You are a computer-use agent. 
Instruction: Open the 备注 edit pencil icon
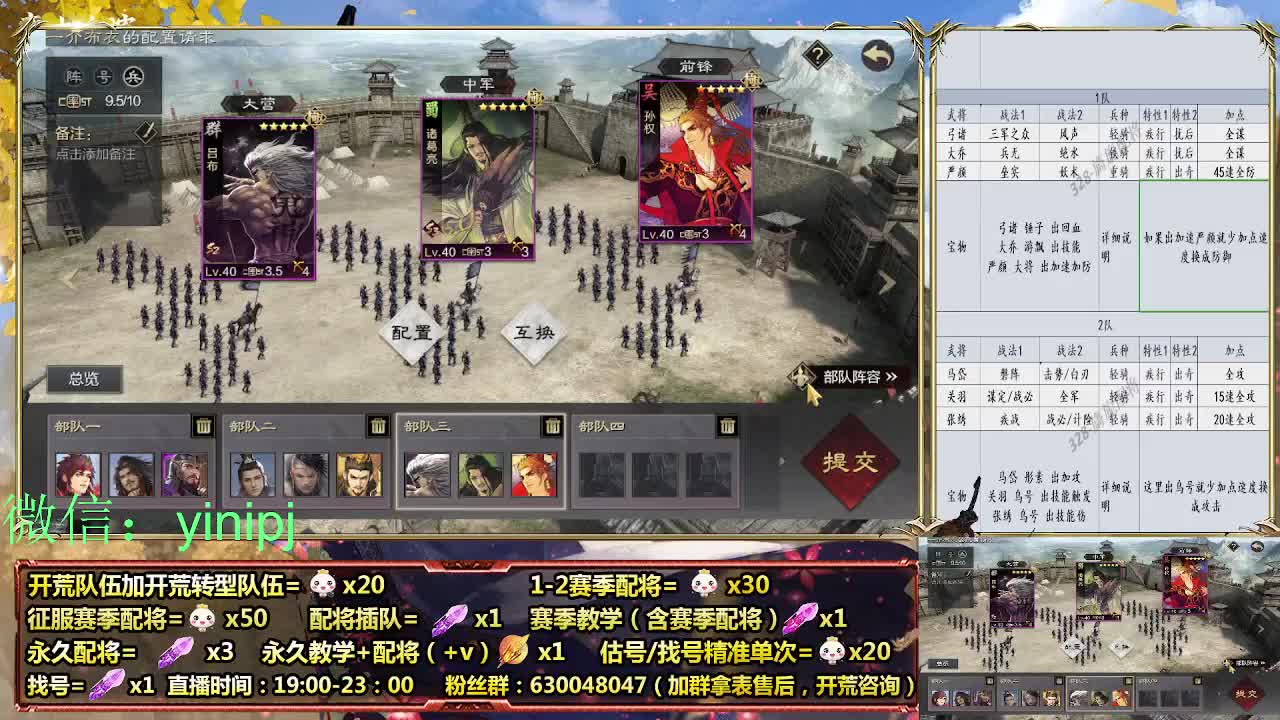[145, 131]
